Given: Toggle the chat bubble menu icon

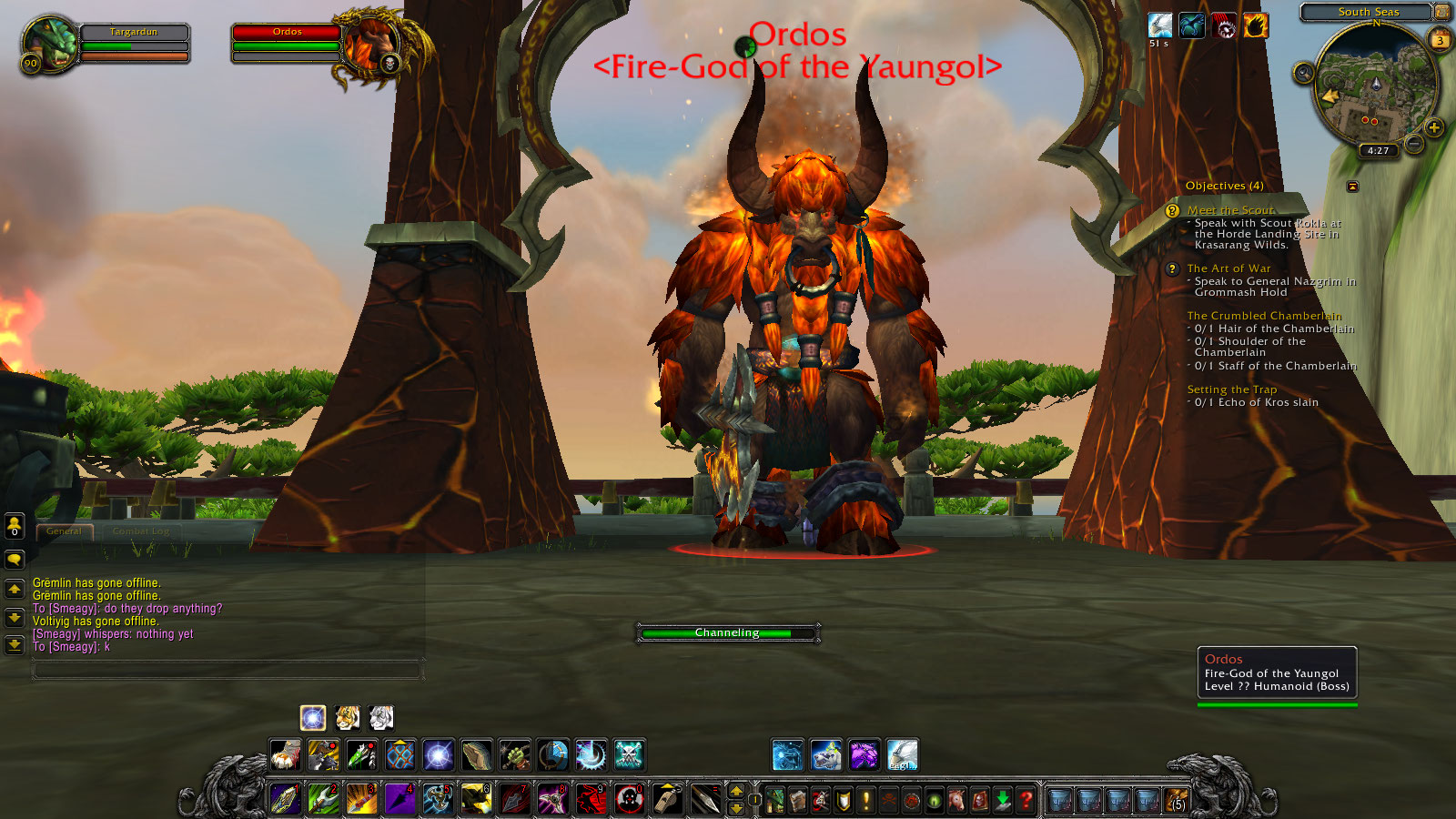Looking at the screenshot, I should point(14,559).
